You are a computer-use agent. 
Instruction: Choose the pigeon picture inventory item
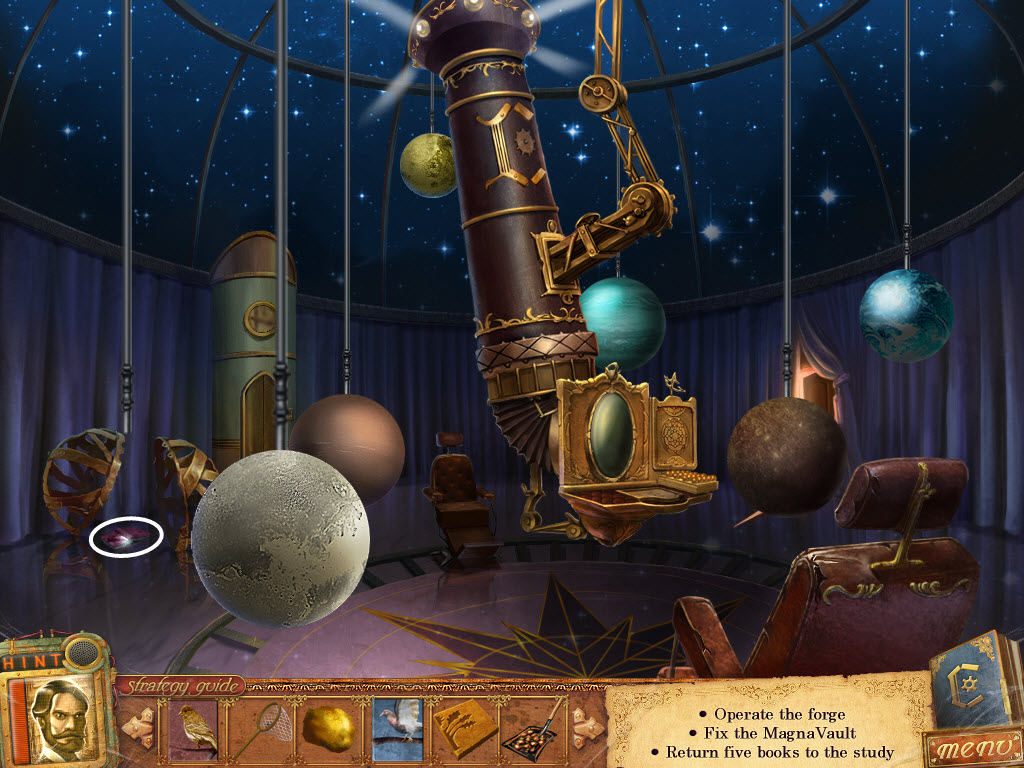point(397,728)
